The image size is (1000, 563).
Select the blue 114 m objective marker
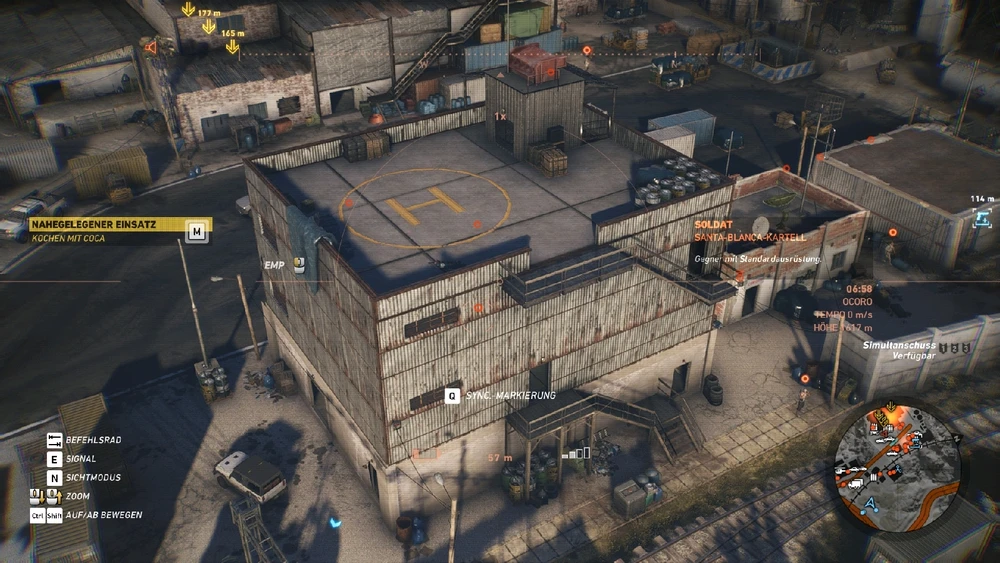pyautogui.click(x=984, y=217)
